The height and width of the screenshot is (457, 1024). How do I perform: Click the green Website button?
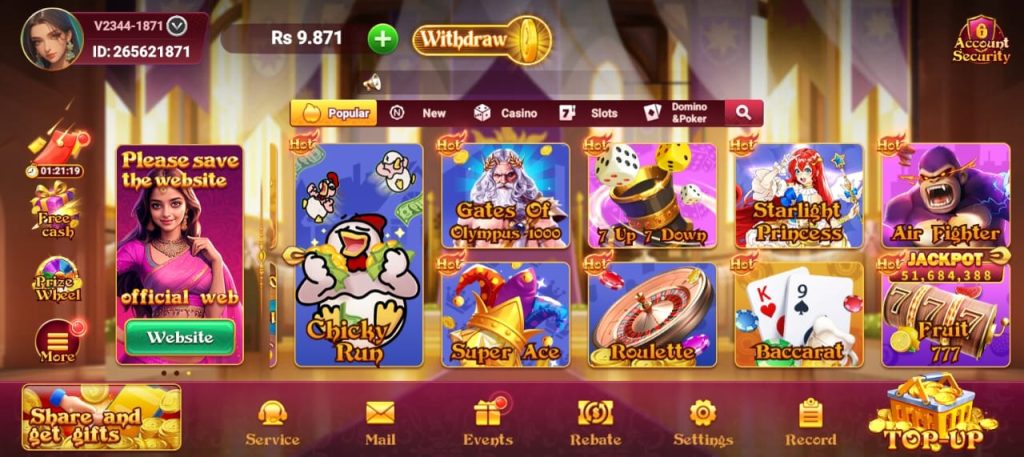(180, 337)
